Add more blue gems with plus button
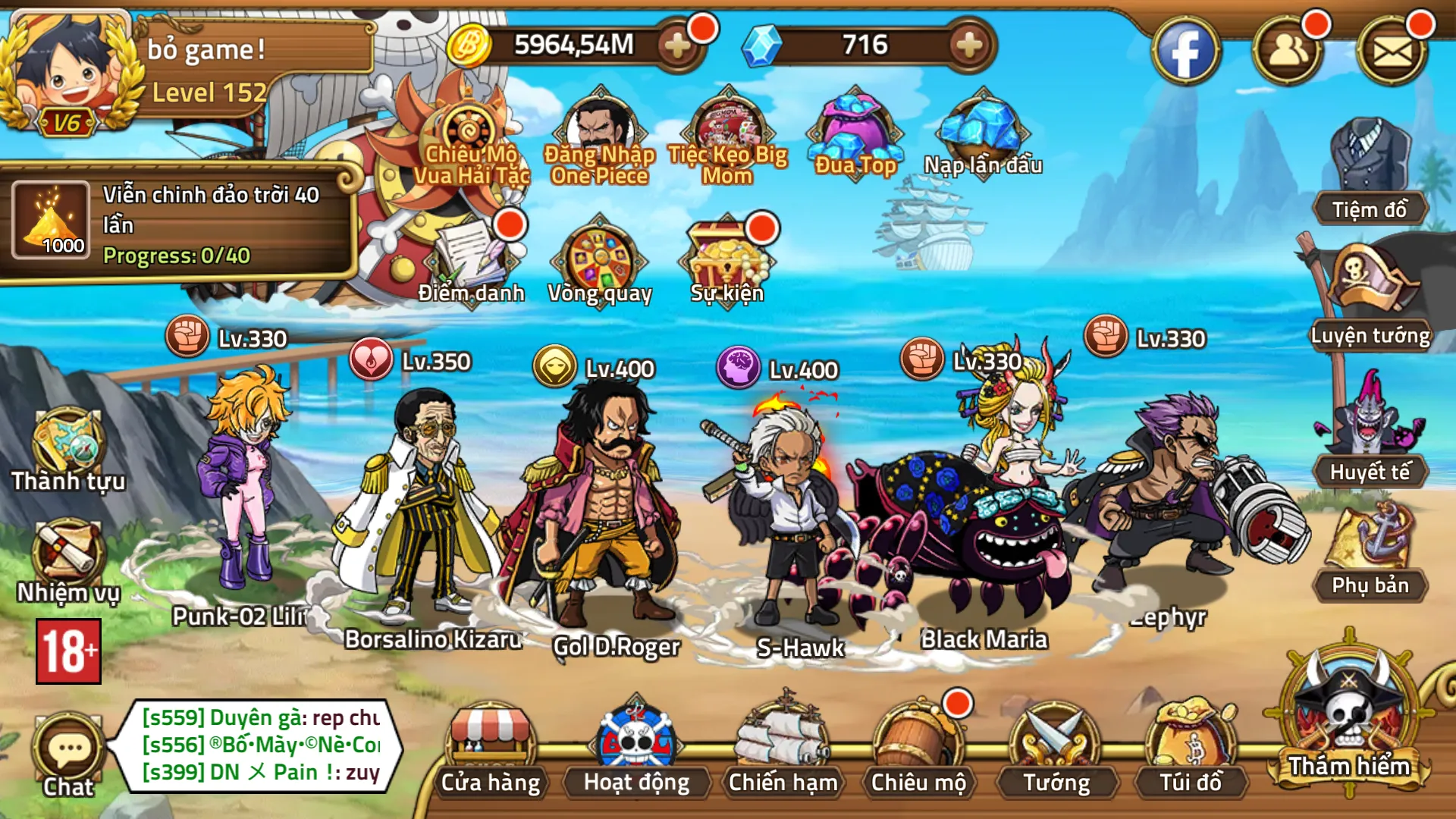Screen dimensions: 1456x819 [969, 45]
